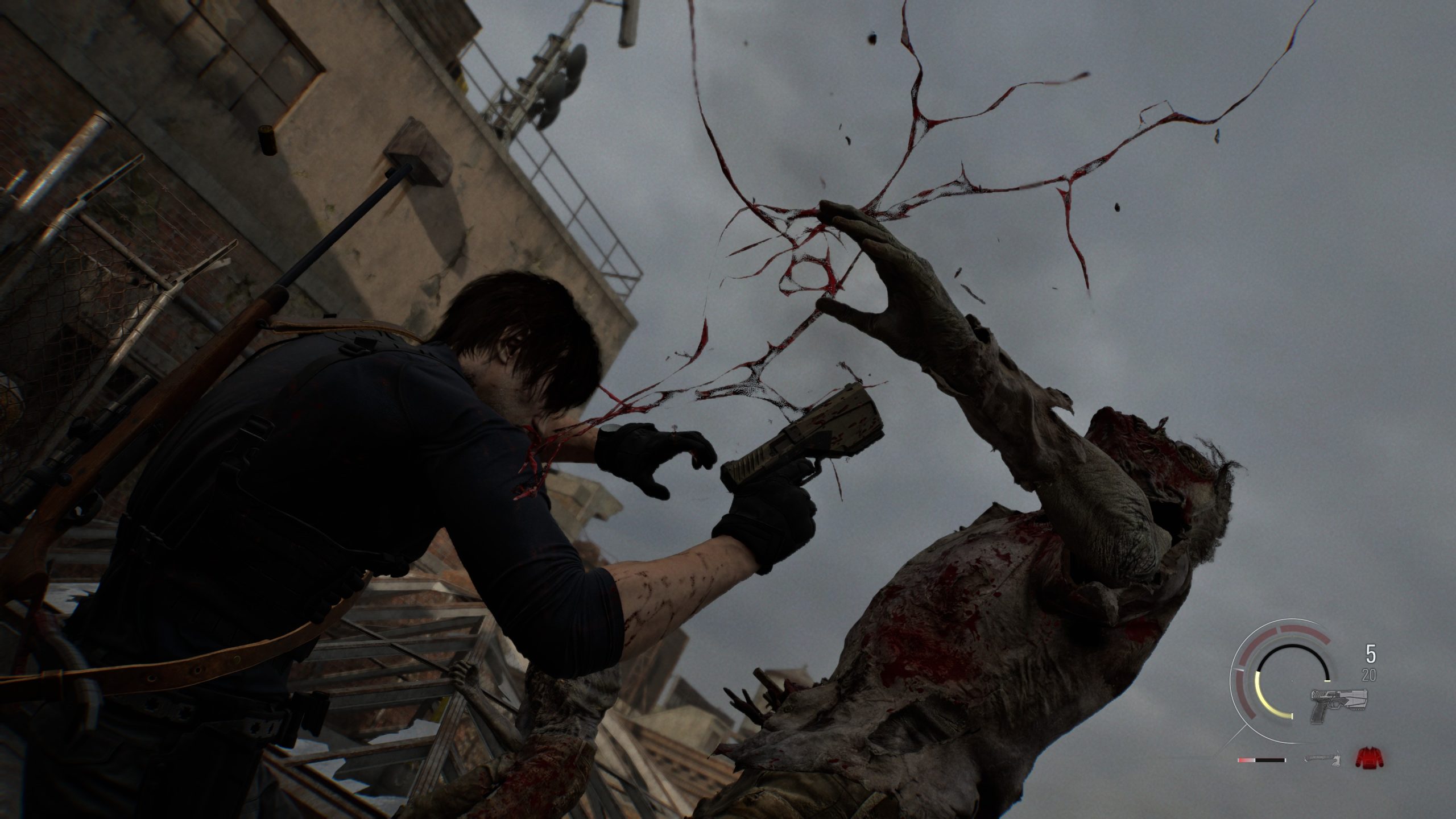The width and height of the screenshot is (1456, 819).
Task: Click the center dot of the reticle circle
Action: click(x=1292, y=680)
